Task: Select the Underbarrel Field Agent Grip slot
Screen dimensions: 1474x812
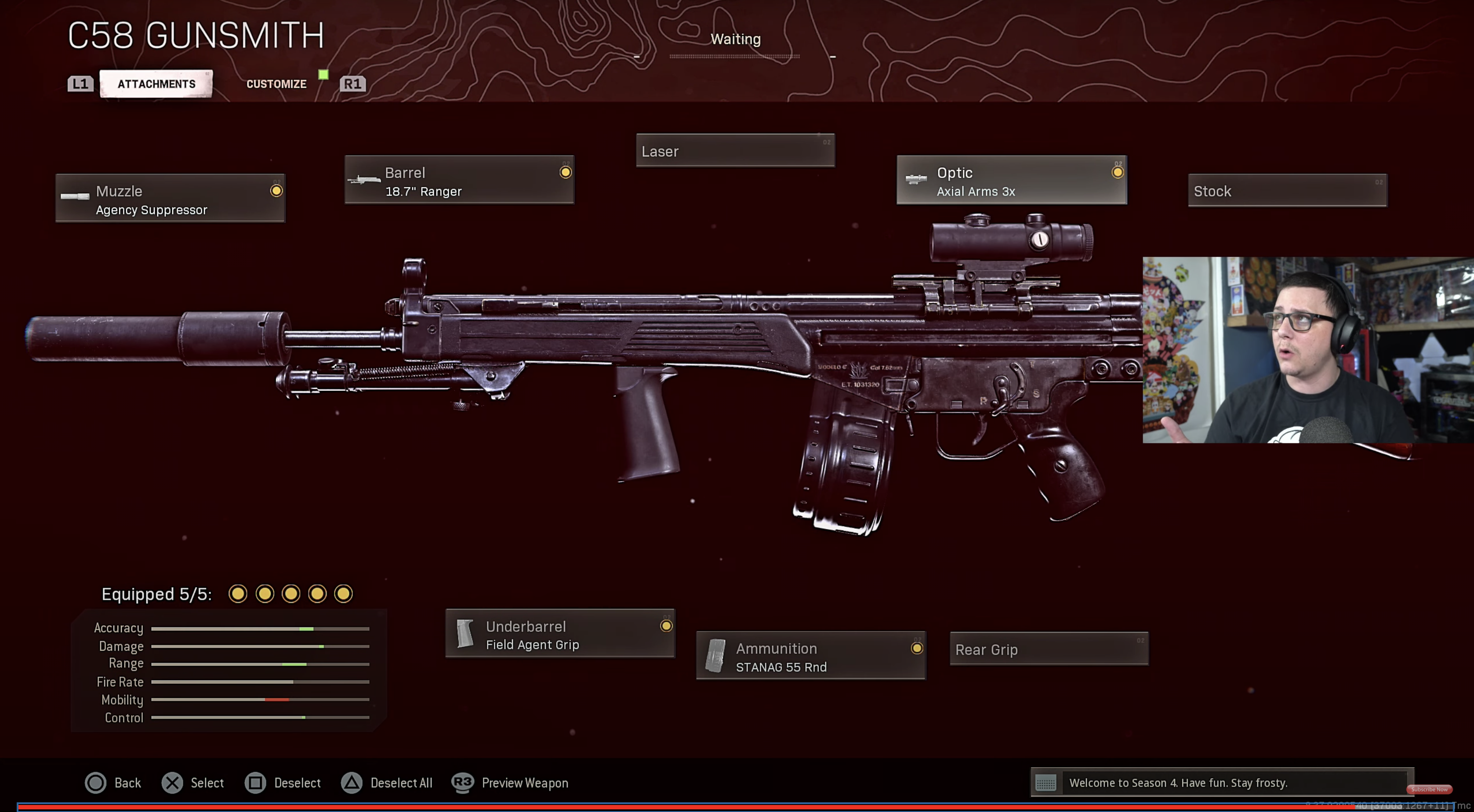Action: click(559, 634)
